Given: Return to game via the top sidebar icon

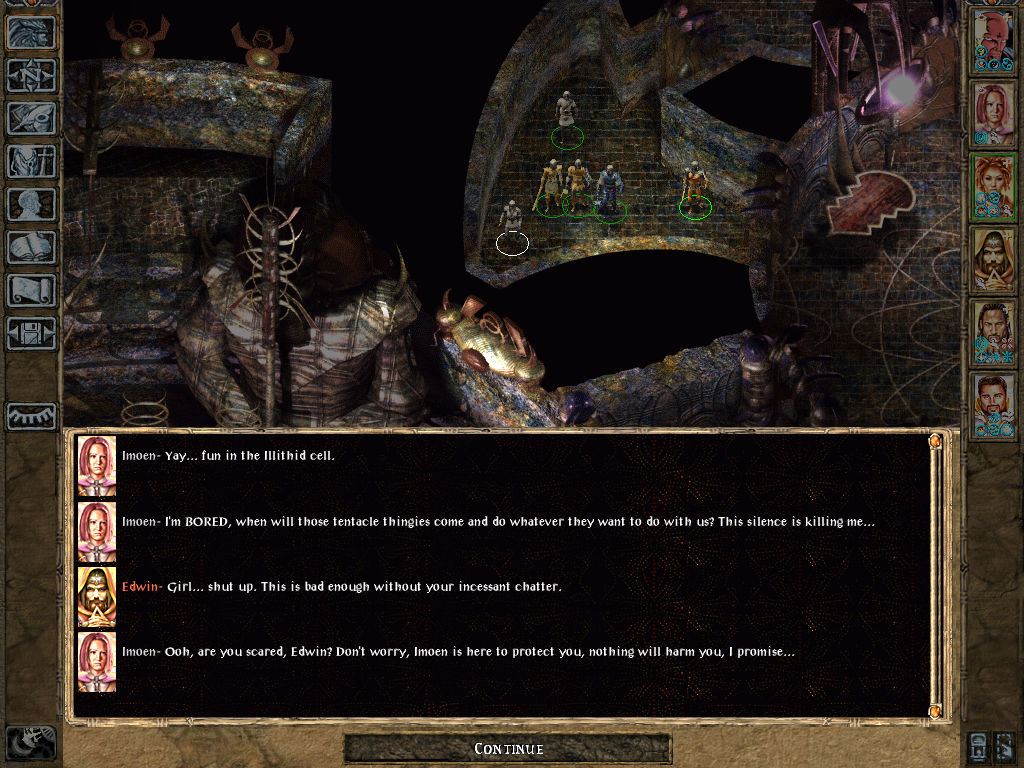Looking at the screenshot, I should click(31, 33).
